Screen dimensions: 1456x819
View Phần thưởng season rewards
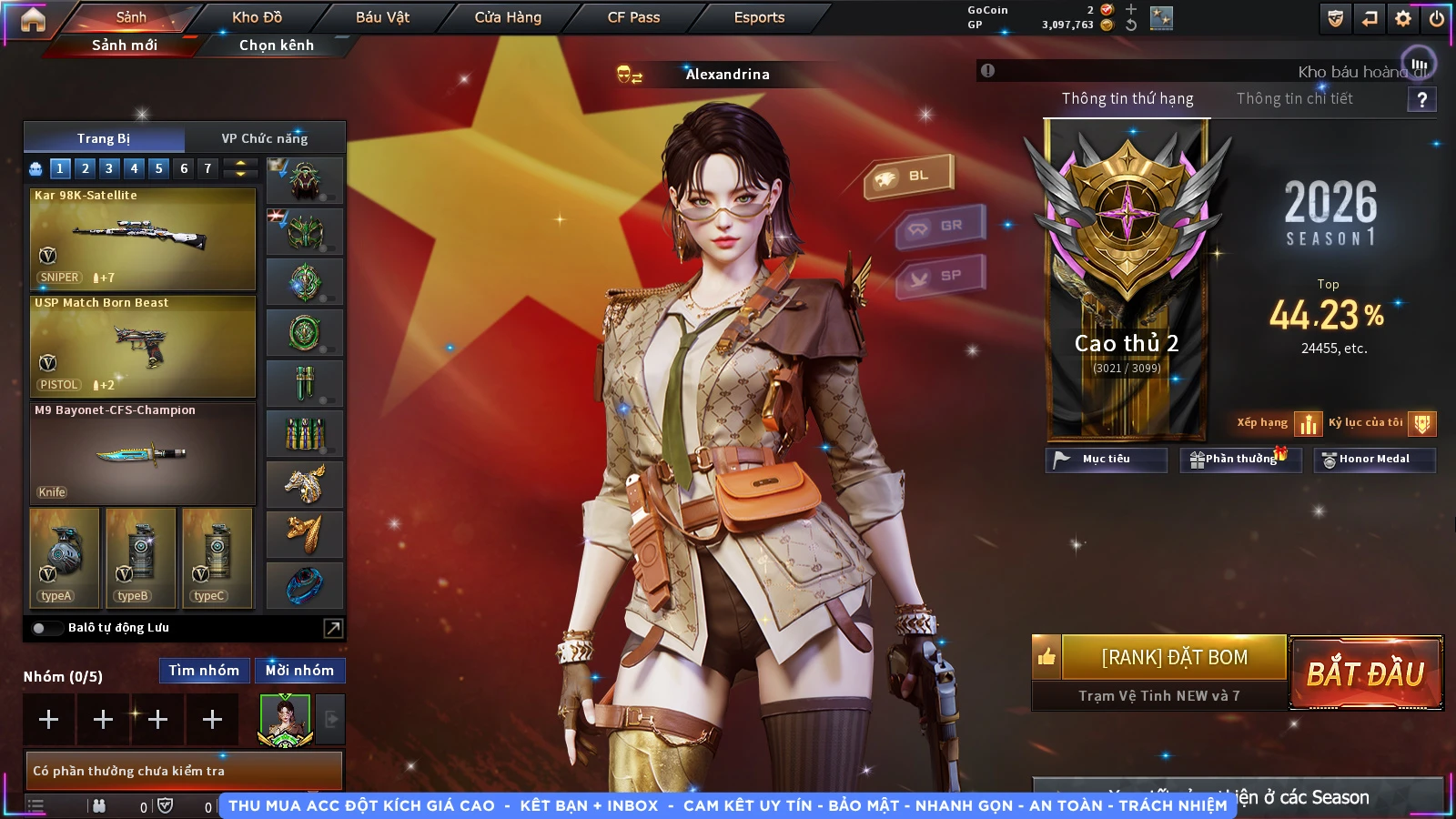tap(1240, 460)
